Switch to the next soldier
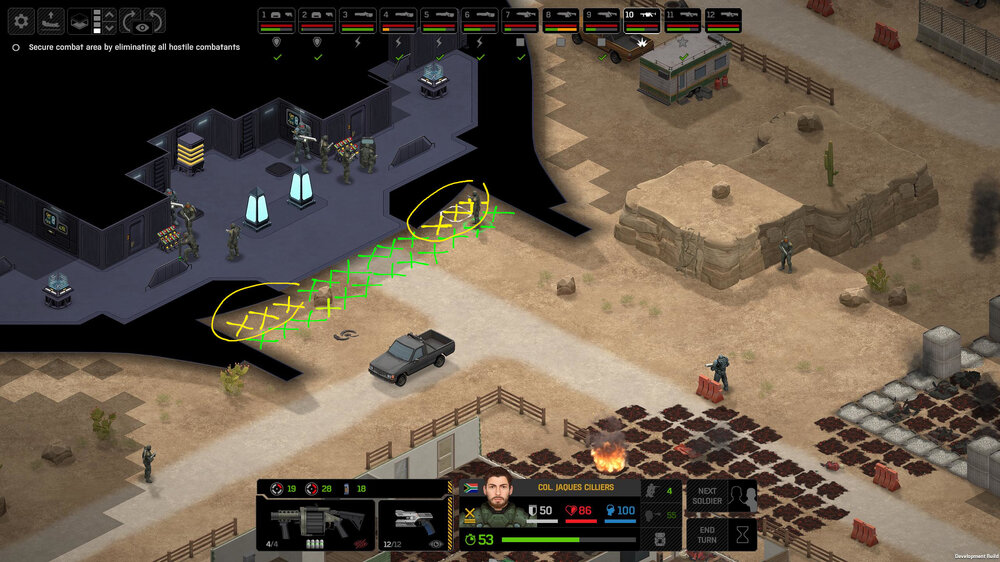This screenshot has width=1000, height=562. click(720, 496)
